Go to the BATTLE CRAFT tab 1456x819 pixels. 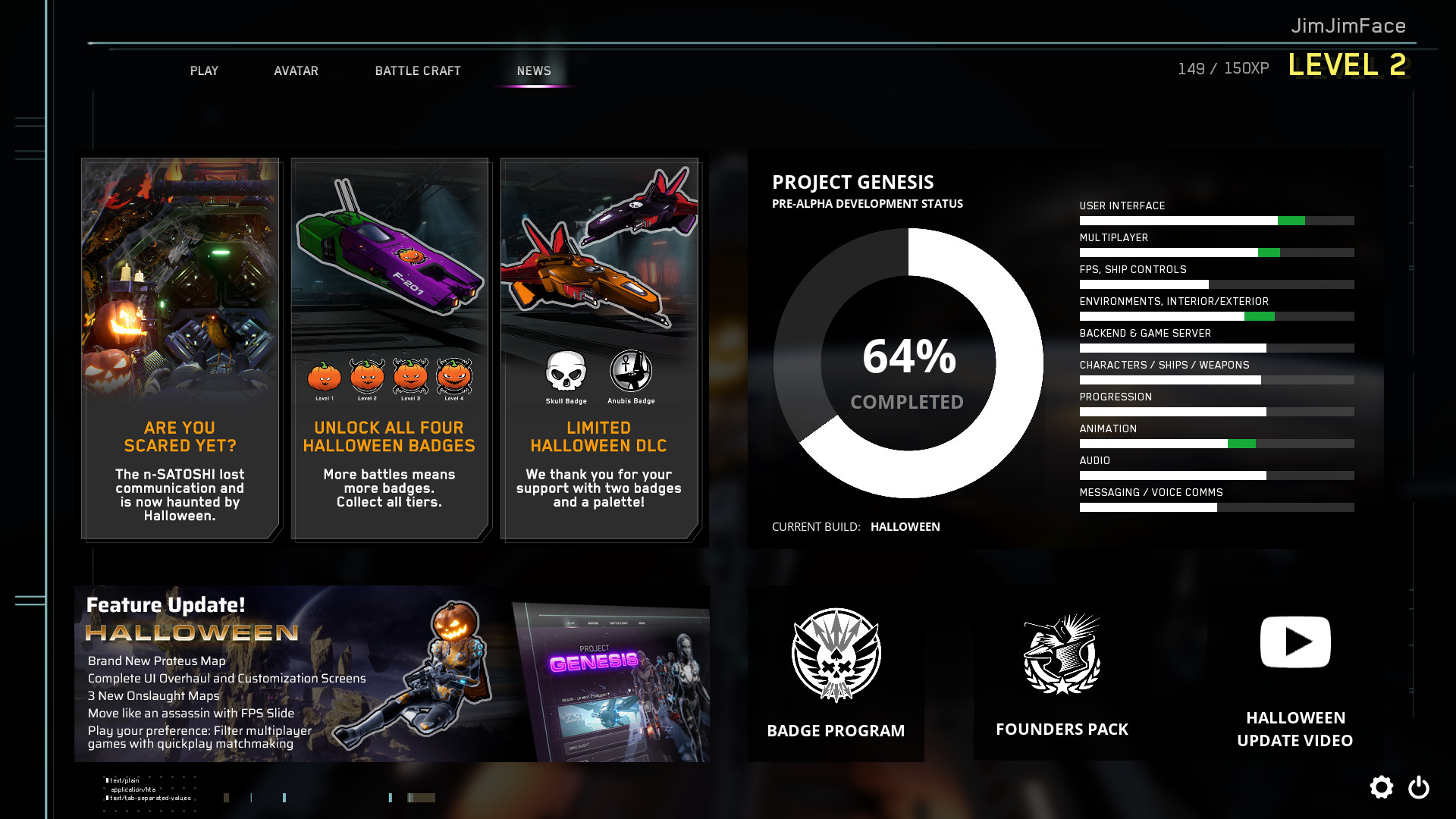click(x=418, y=71)
